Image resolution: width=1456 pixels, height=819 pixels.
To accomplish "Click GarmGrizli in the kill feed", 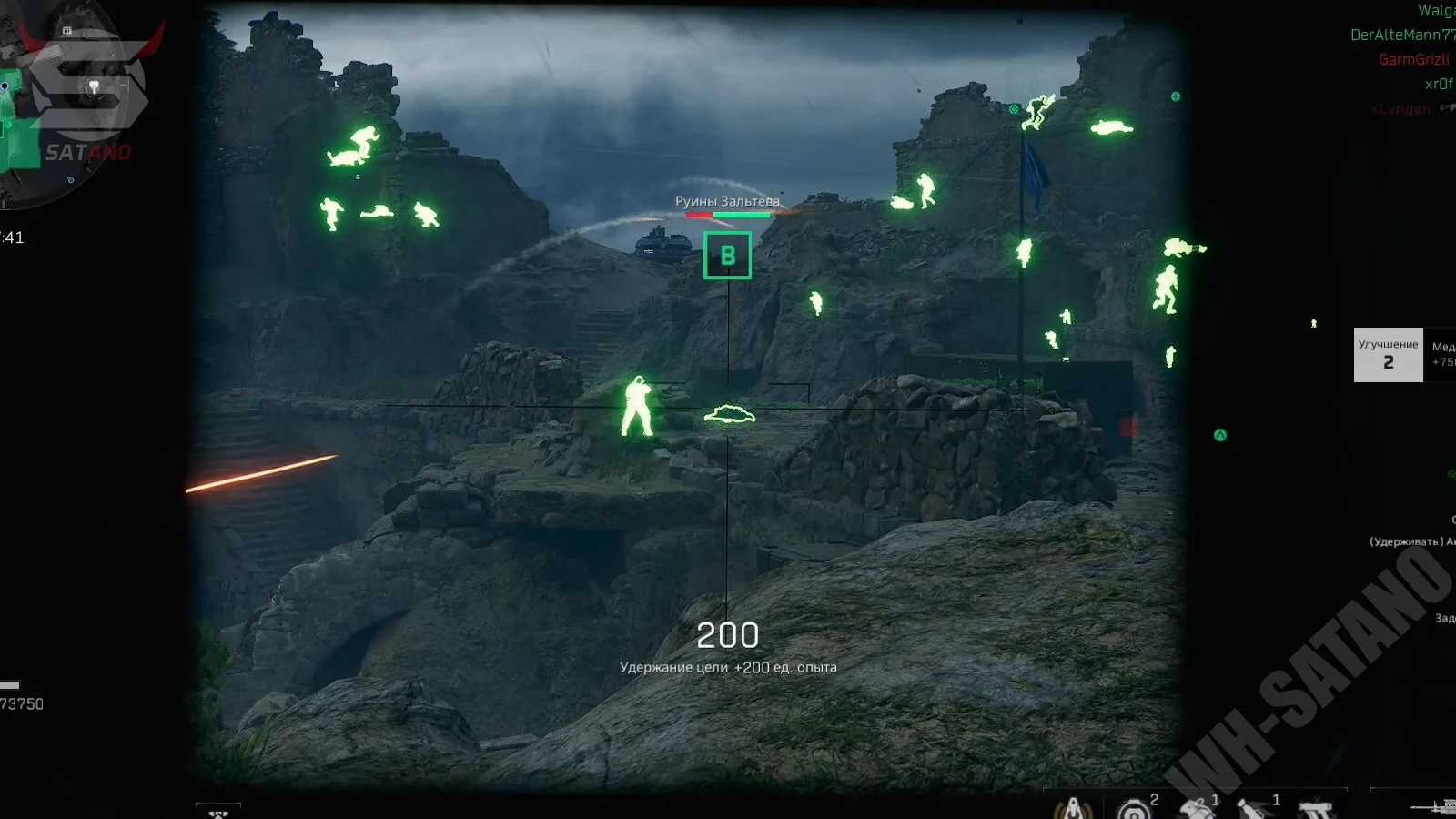I will [x=1413, y=60].
